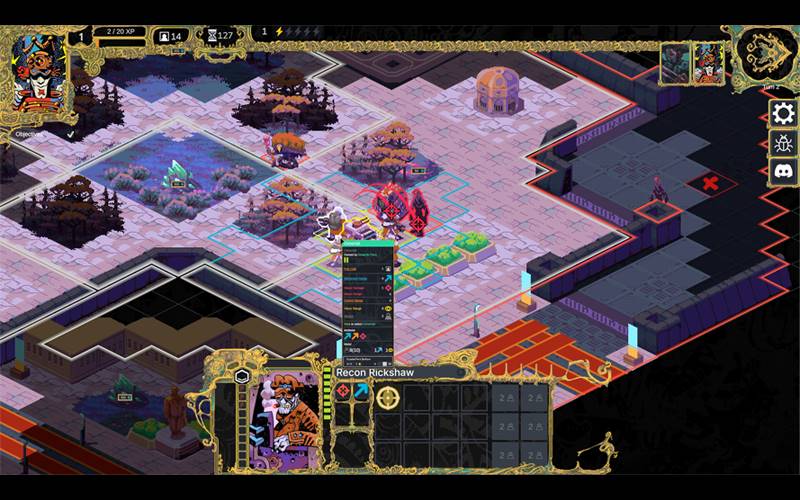Viewport: 800px width, 500px height.
Task: Open the gear settings menu
Action: (x=782, y=113)
